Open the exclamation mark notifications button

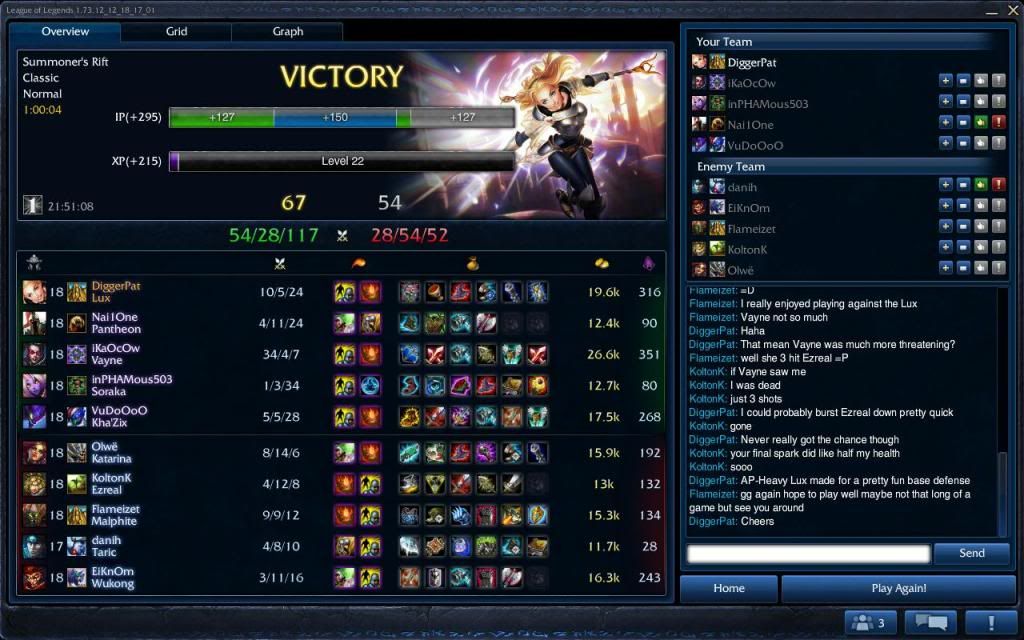(x=990, y=623)
